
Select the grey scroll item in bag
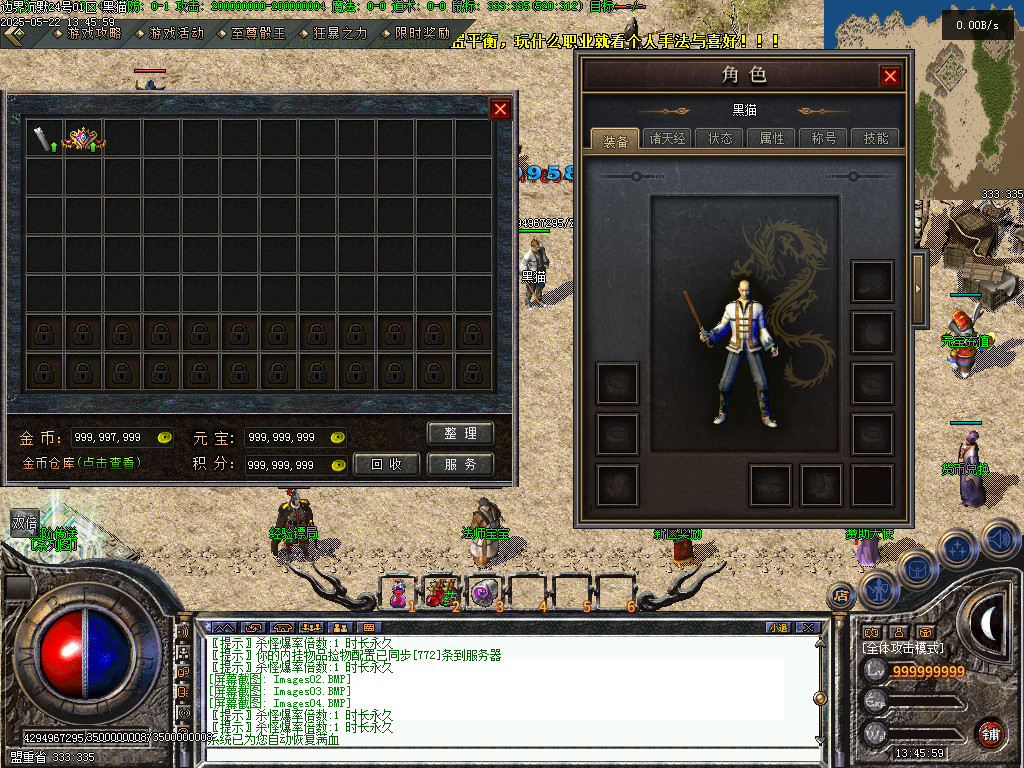tap(44, 139)
